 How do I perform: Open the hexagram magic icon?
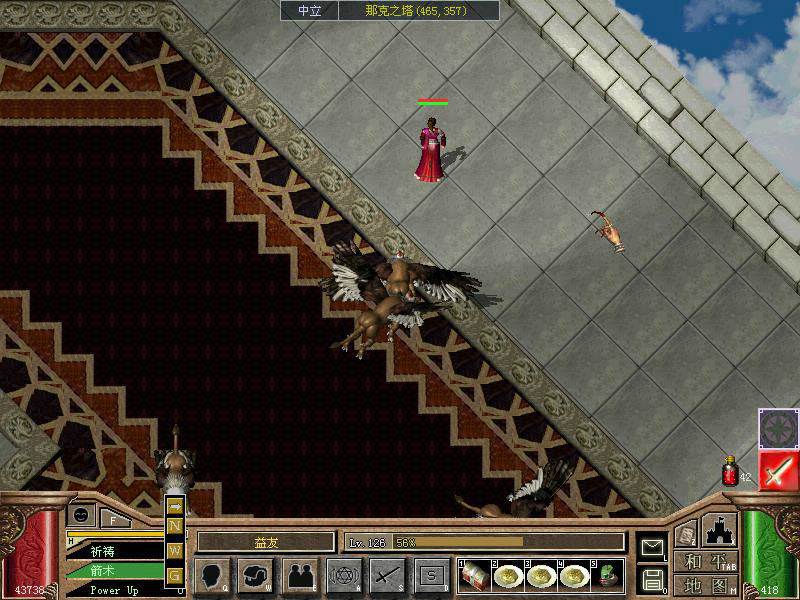pos(344,575)
